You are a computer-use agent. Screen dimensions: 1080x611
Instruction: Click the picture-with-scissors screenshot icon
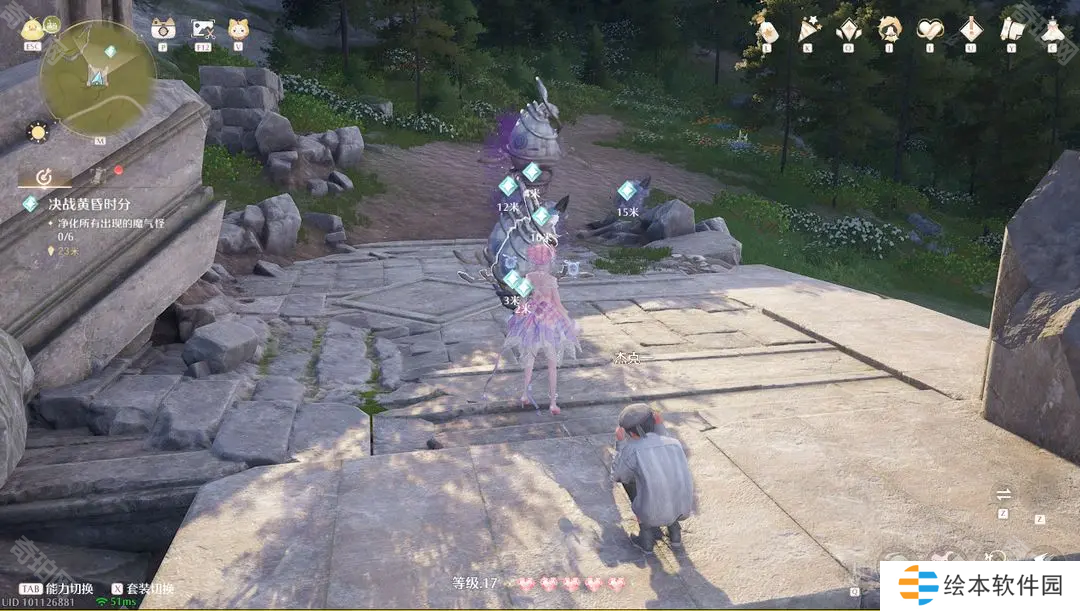coord(202,28)
